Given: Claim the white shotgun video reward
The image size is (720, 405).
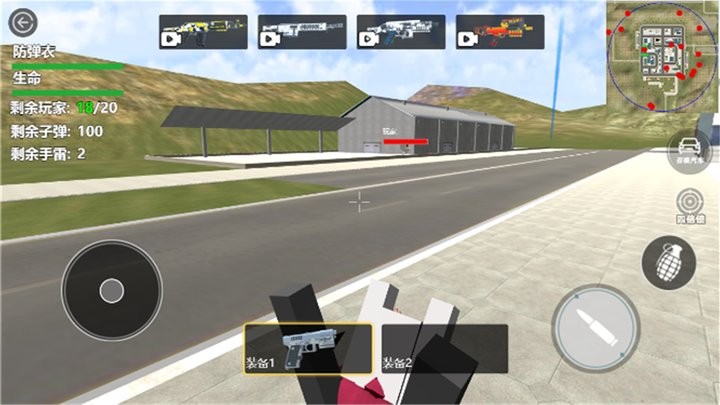Looking at the screenshot, I should (x=302, y=32).
